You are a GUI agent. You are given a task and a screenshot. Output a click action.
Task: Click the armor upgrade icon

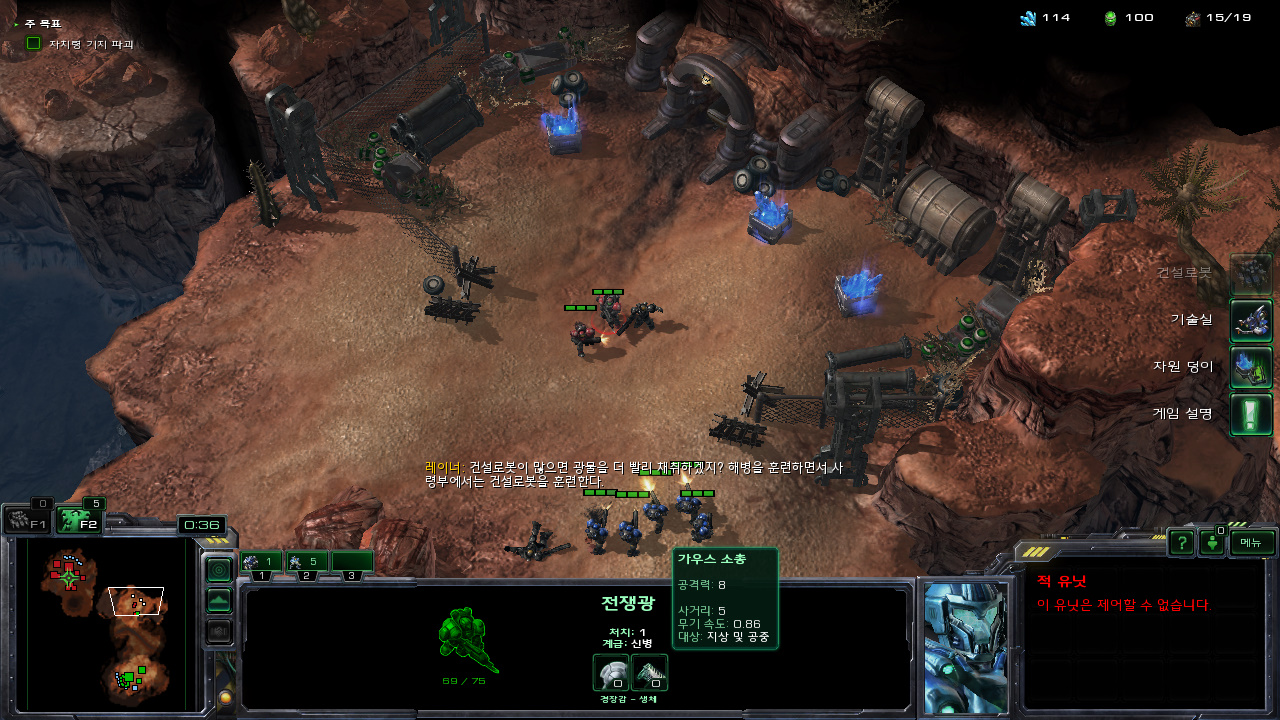coord(610,672)
